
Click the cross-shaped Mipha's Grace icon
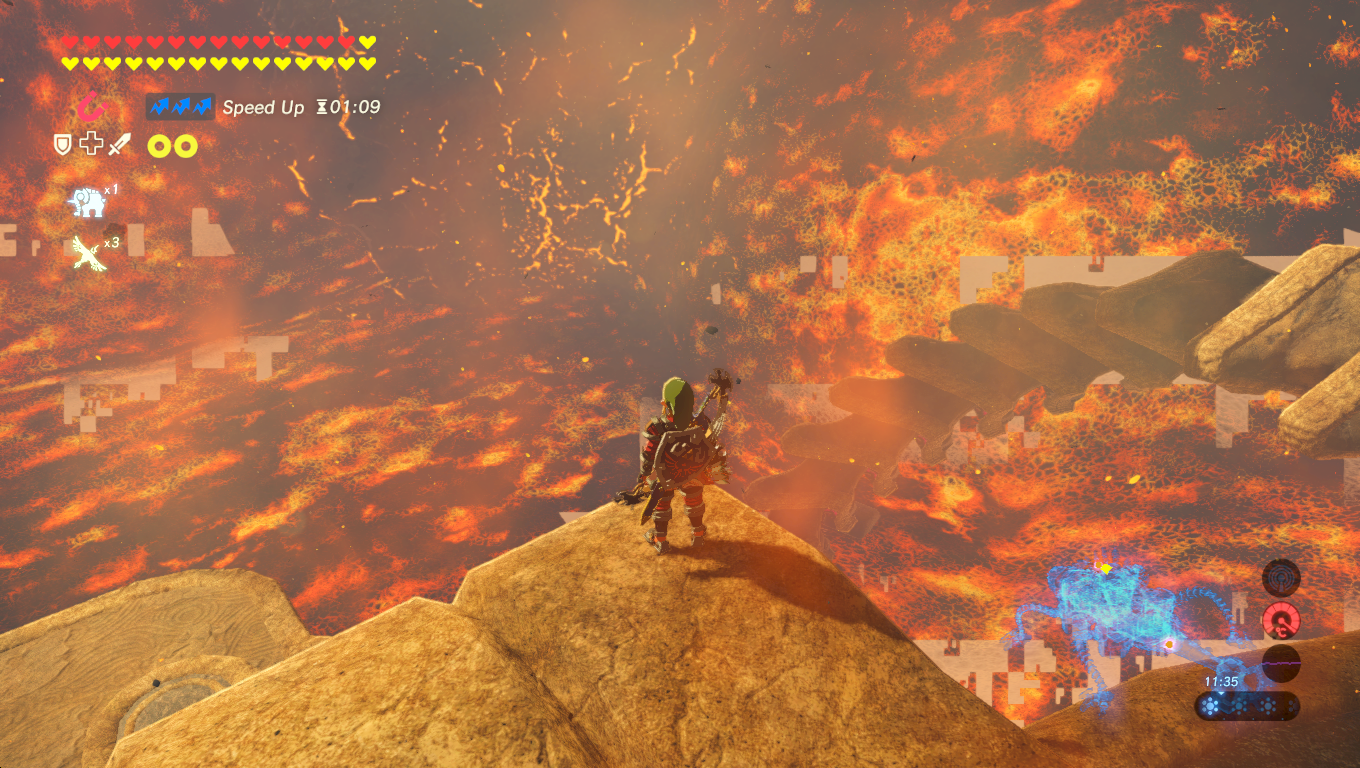(91, 142)
